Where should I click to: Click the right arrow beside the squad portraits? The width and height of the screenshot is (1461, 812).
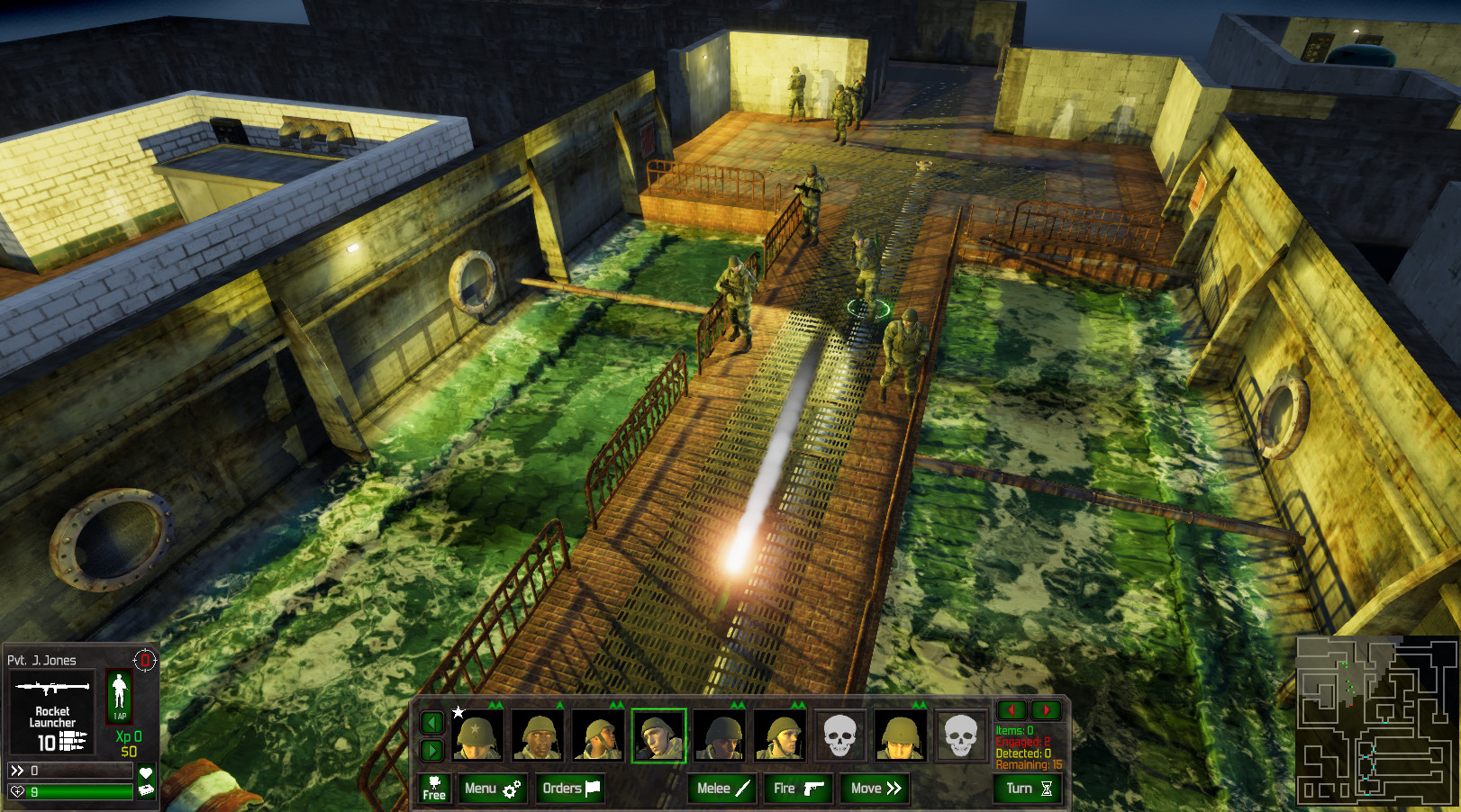coord(432,750)
